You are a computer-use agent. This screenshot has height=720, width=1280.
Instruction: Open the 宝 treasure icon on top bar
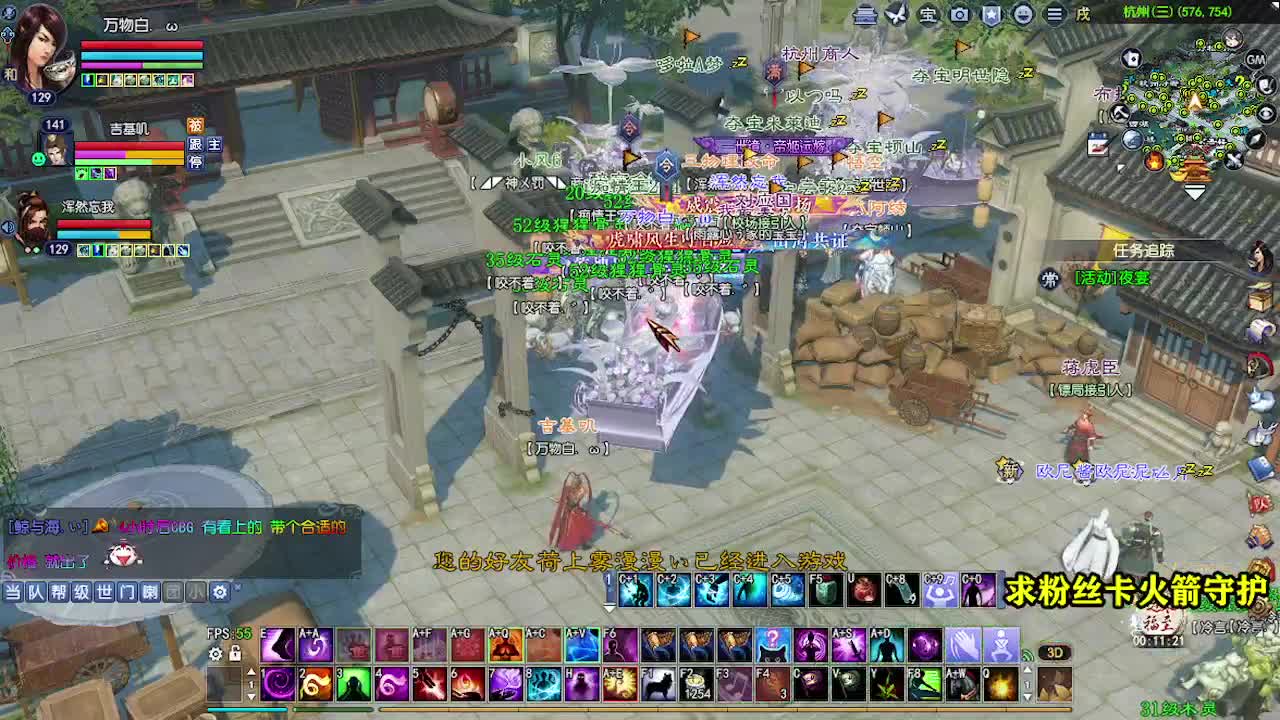927,15
